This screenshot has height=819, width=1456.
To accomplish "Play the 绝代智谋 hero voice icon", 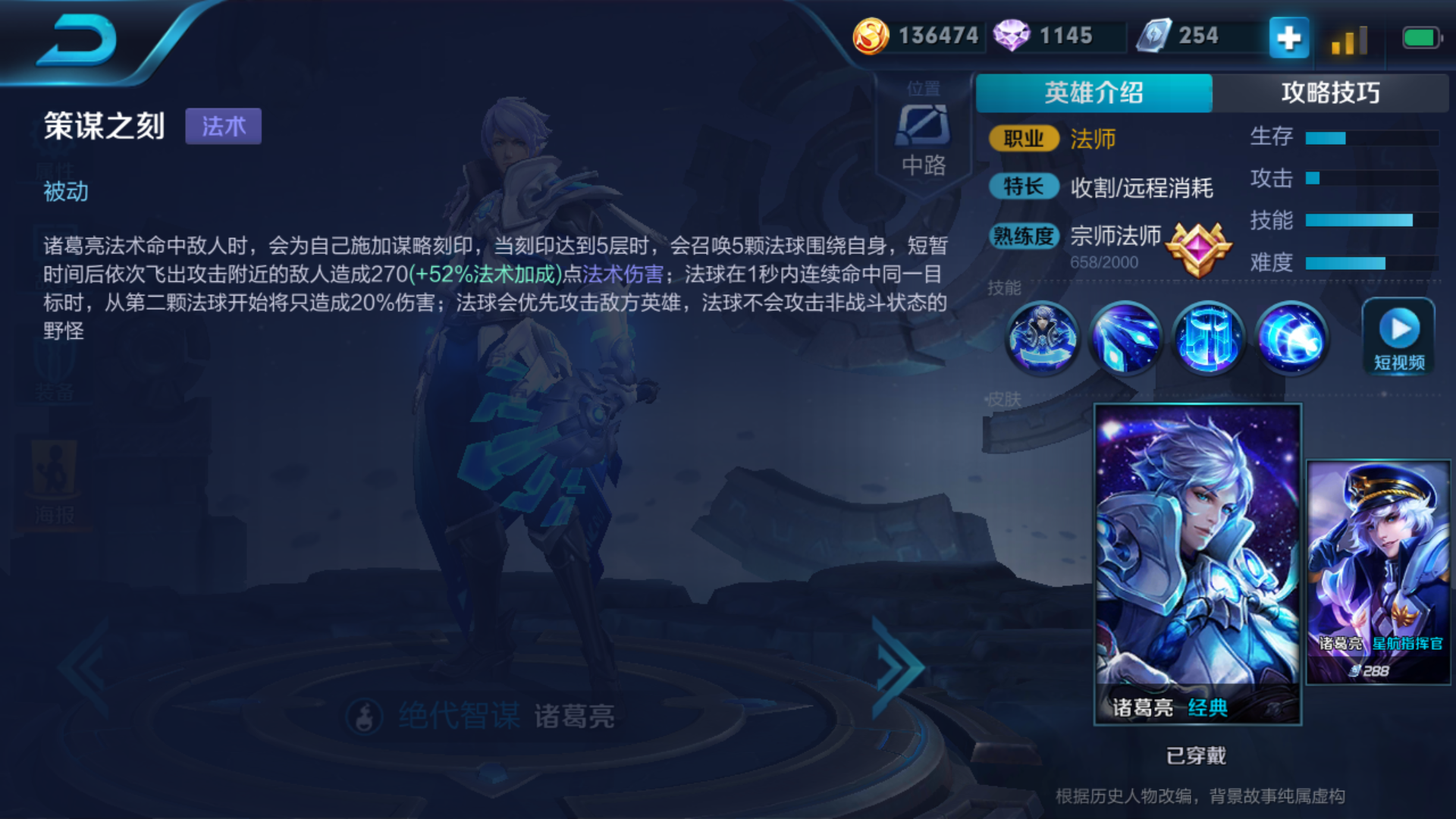I will pos(363,716).
